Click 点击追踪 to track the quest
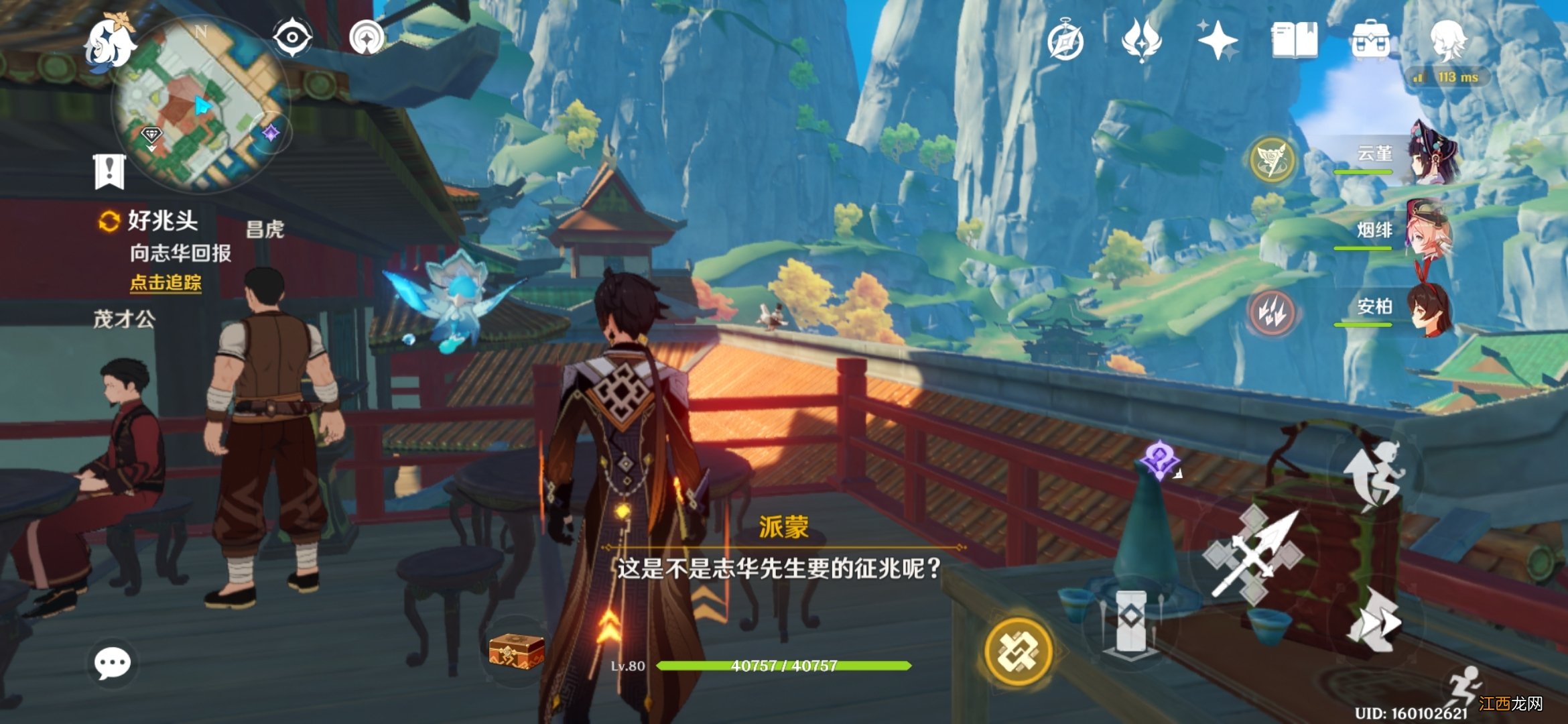Image resolution: width=1568 pixels, height=724 pixels. coord(166,283)
